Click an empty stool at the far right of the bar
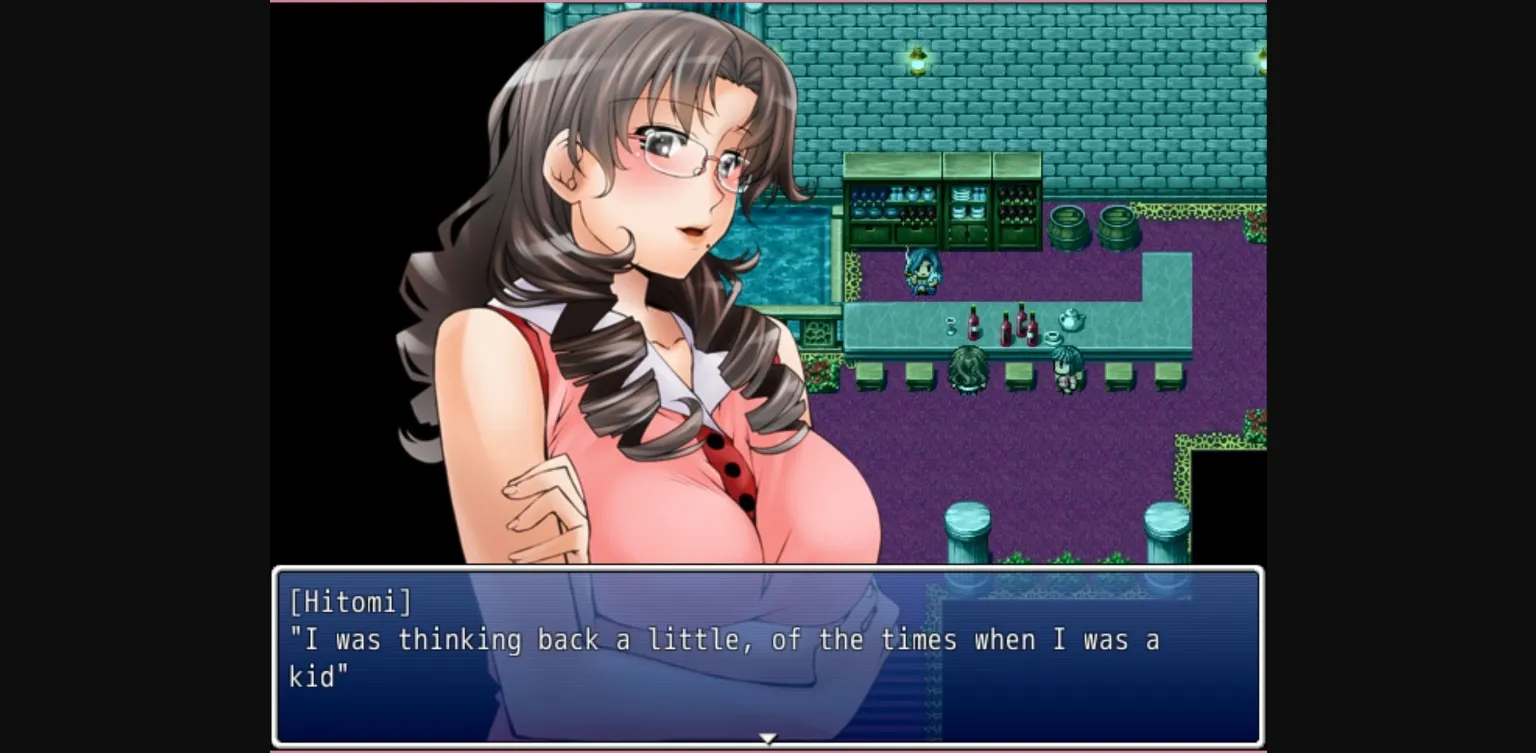Image resolution: width=1536 pixels, height=753 pixels. pyautogui.click(x=1170, y=376)
